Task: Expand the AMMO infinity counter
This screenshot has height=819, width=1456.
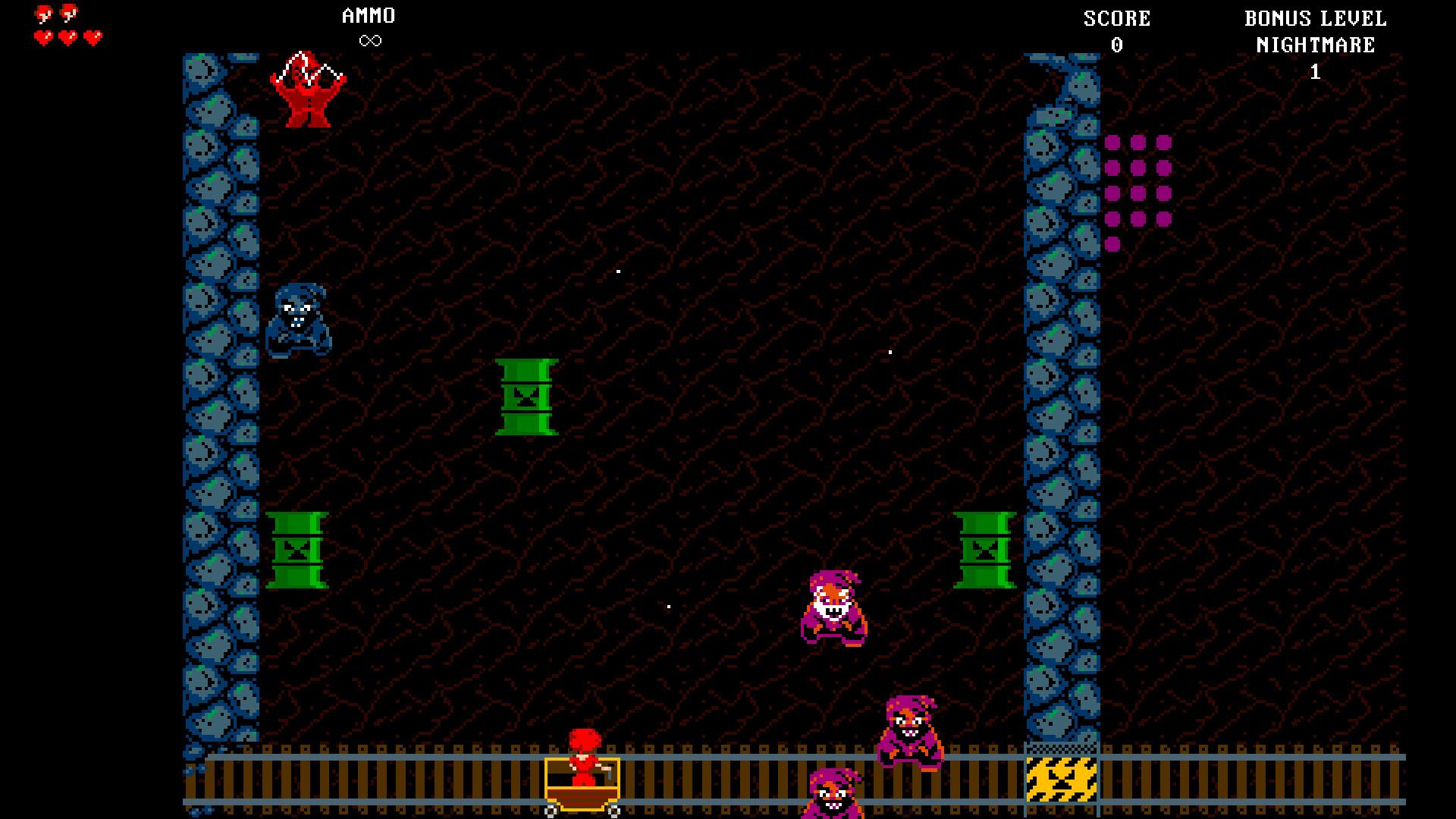Action: pyautogui.click(x=369, y=39)
